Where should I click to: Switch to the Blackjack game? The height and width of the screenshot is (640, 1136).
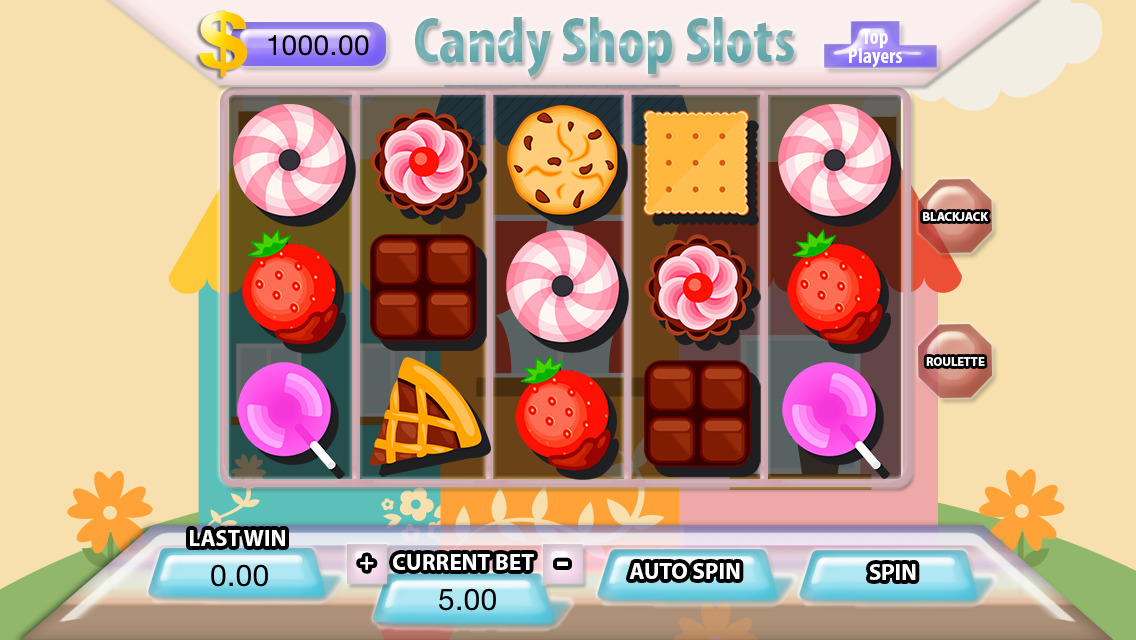click(x=955, y=216)
